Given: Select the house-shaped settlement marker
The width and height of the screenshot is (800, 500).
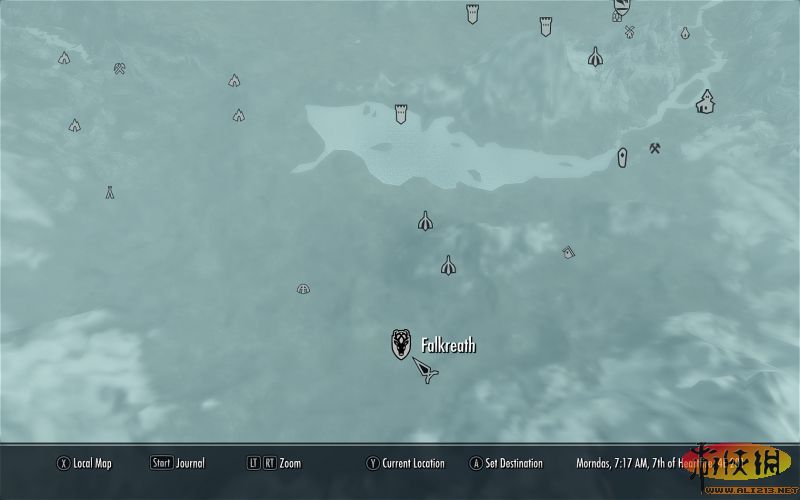Looking at the screenshot, I should (706, 101).
